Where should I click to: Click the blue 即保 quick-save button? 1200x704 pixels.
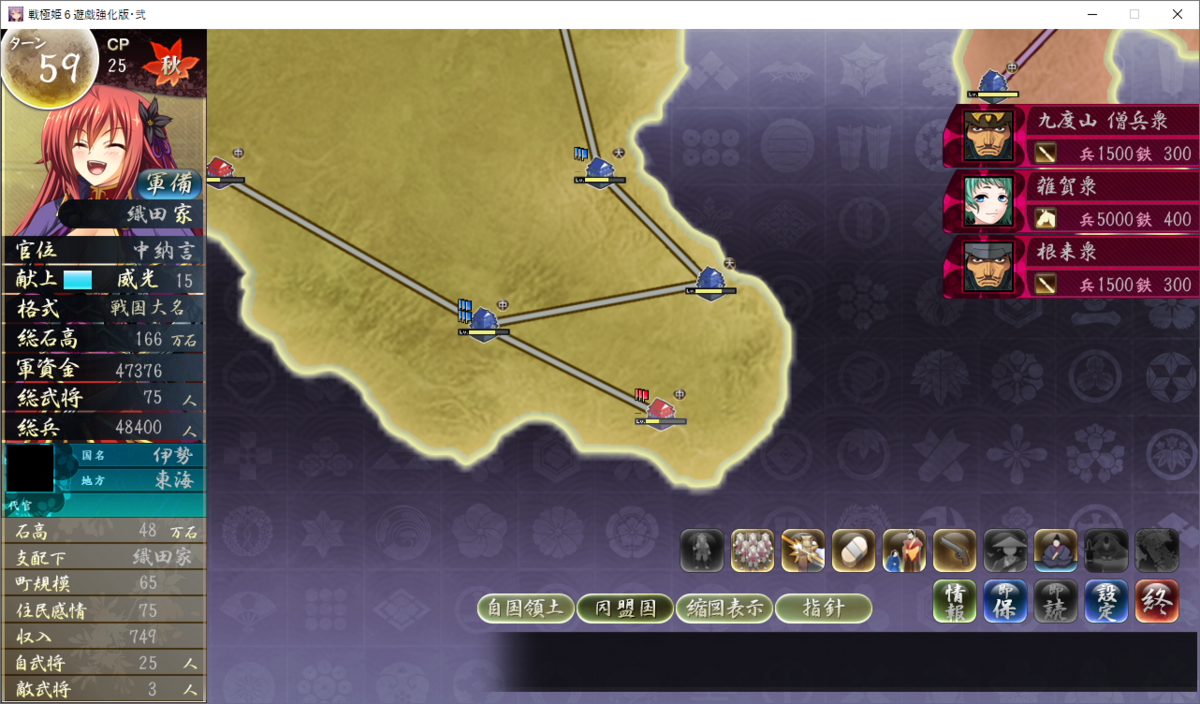point(1005,602)
